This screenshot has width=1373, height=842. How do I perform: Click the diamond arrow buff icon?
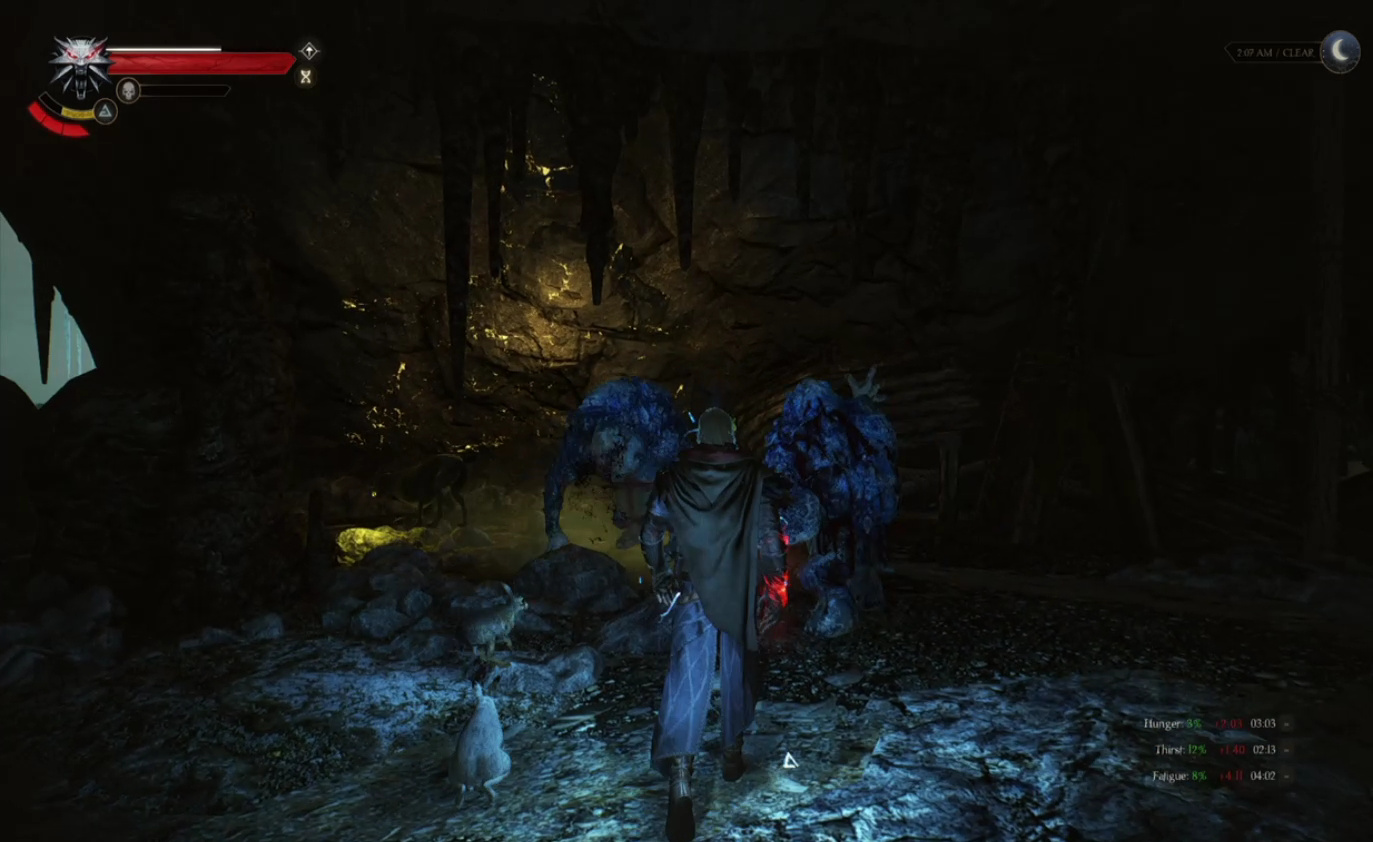point(309,51)
